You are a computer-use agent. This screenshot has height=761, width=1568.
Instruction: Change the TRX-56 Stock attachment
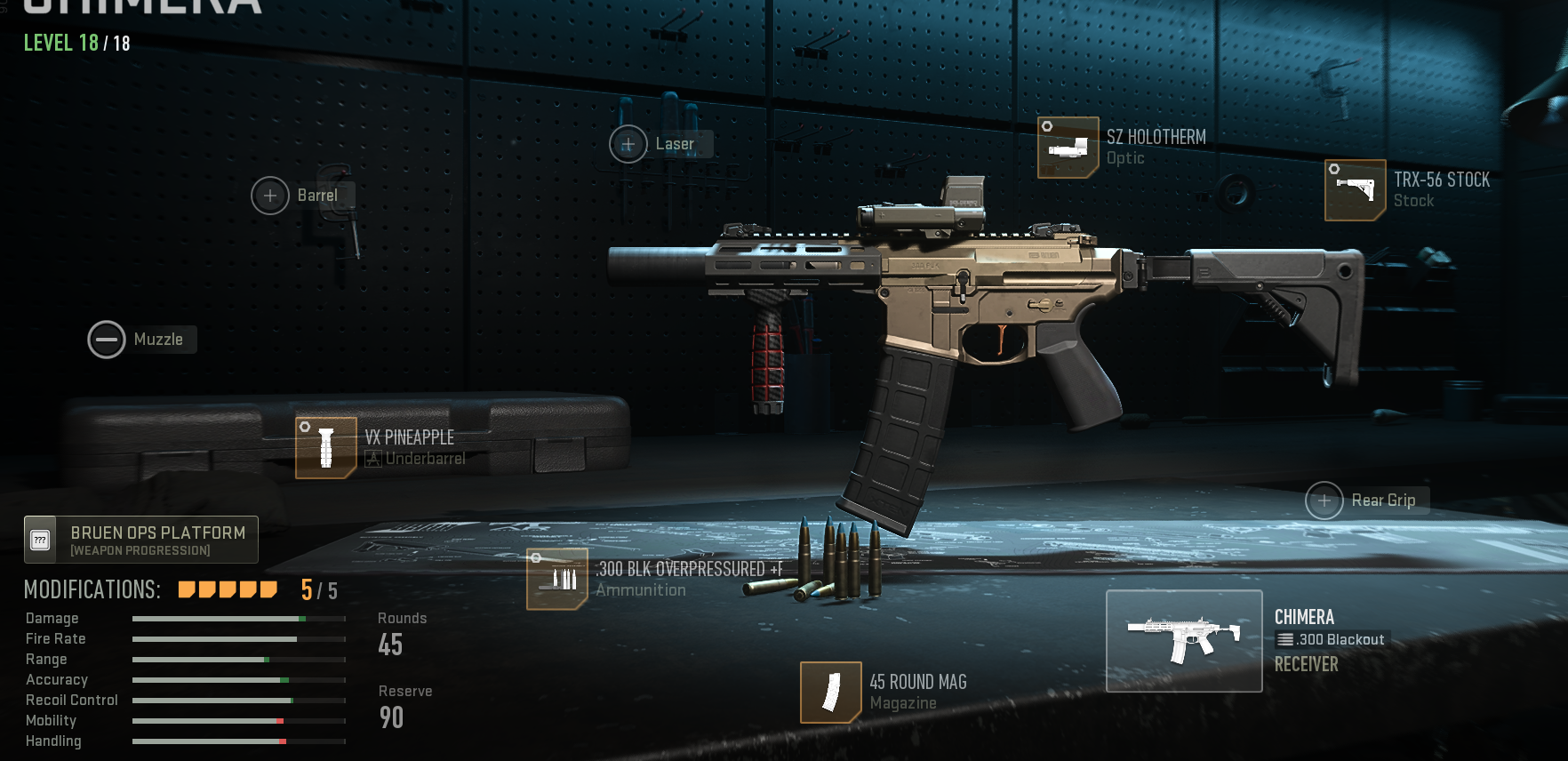pyautogui.click(x=1356, y=190)
